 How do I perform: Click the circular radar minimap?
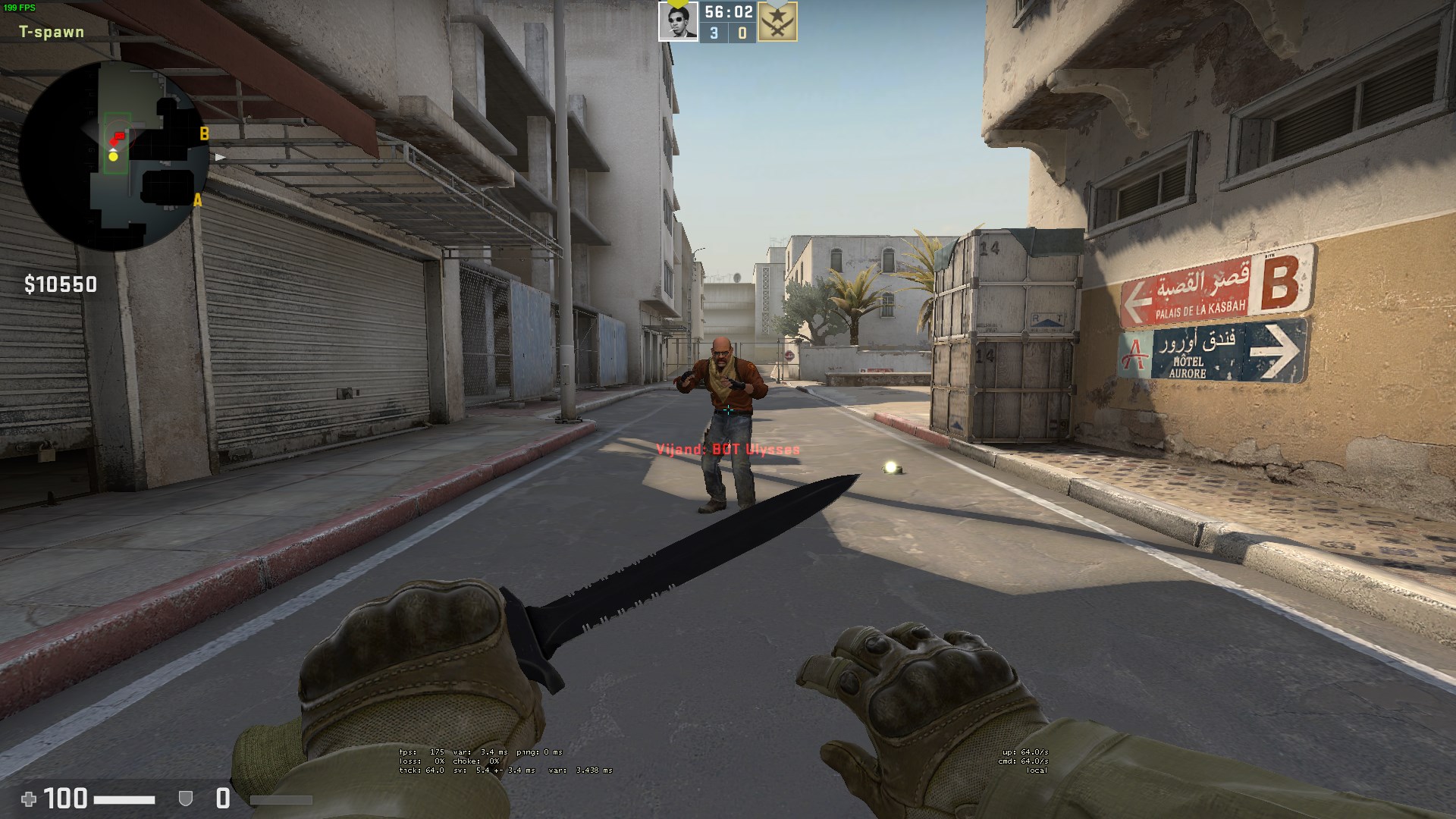click(x=114, y=156)
